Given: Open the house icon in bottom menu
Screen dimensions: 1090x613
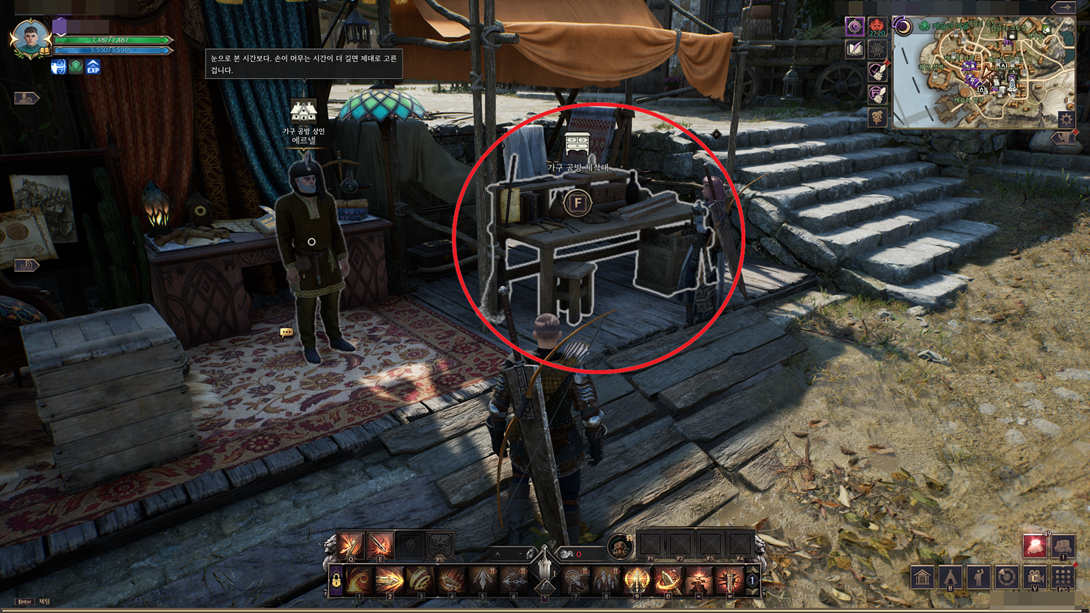Looking at the screenshot, I should click(922, 578).
